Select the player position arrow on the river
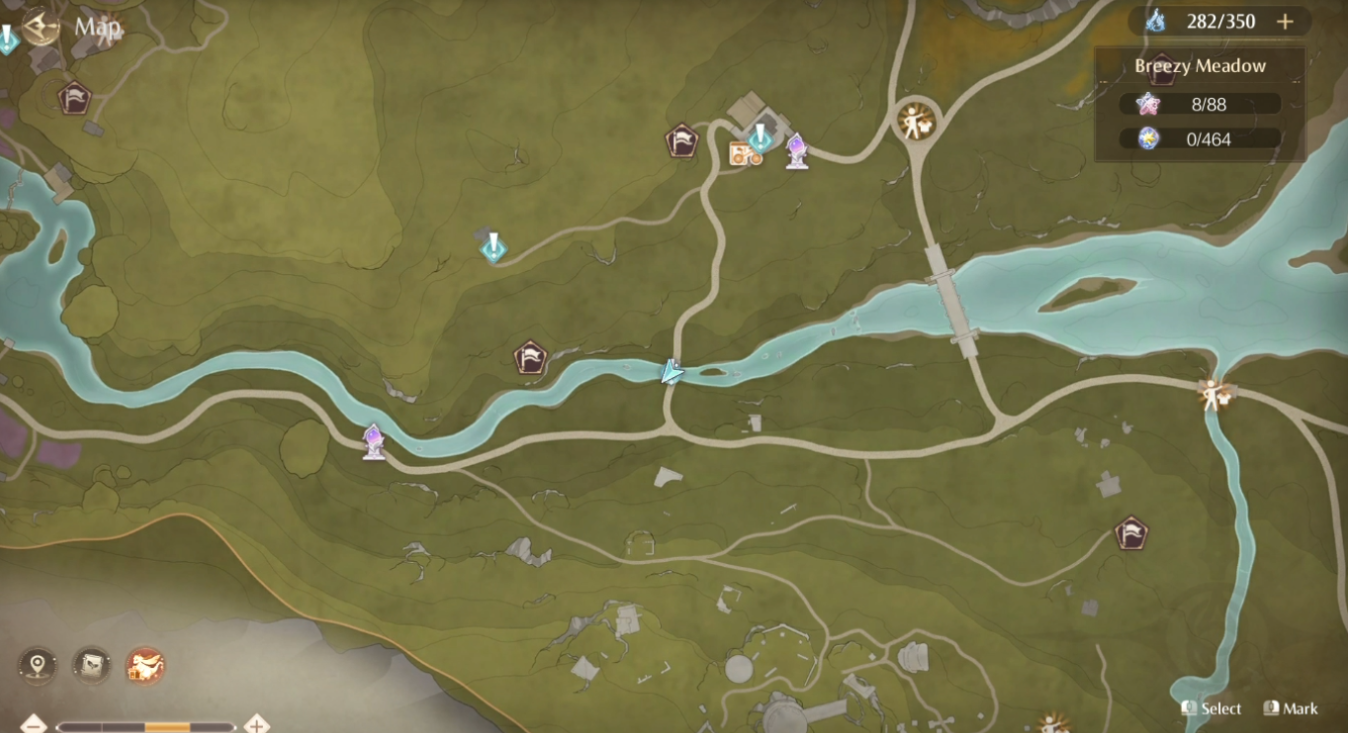The height and width of the screenshot is (733, 1348). (x=673, y=371)
